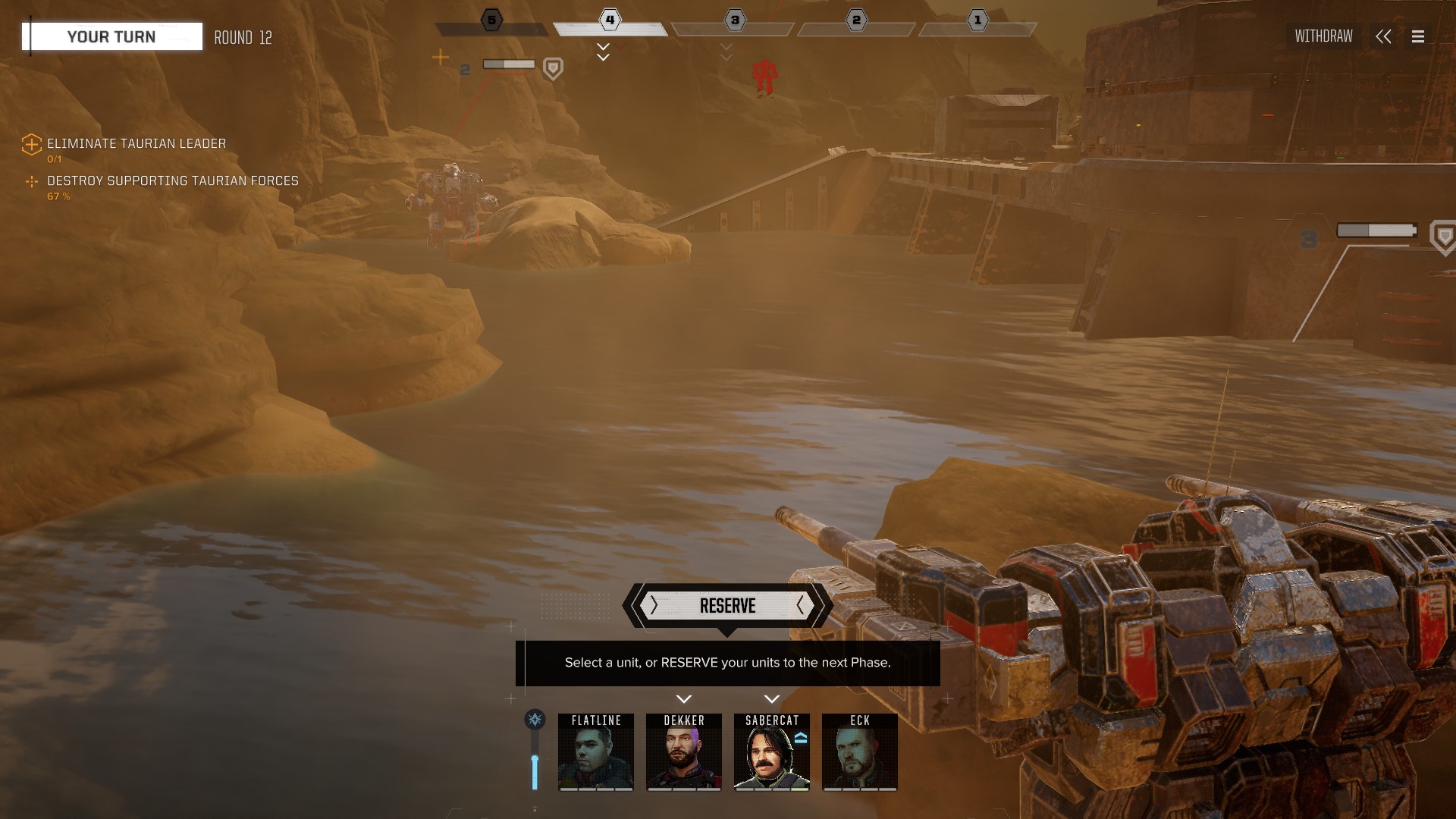Select the Sabercat pilot portrait
The height and width of the screenshot is (819, 1456).
tap(772, 752)
